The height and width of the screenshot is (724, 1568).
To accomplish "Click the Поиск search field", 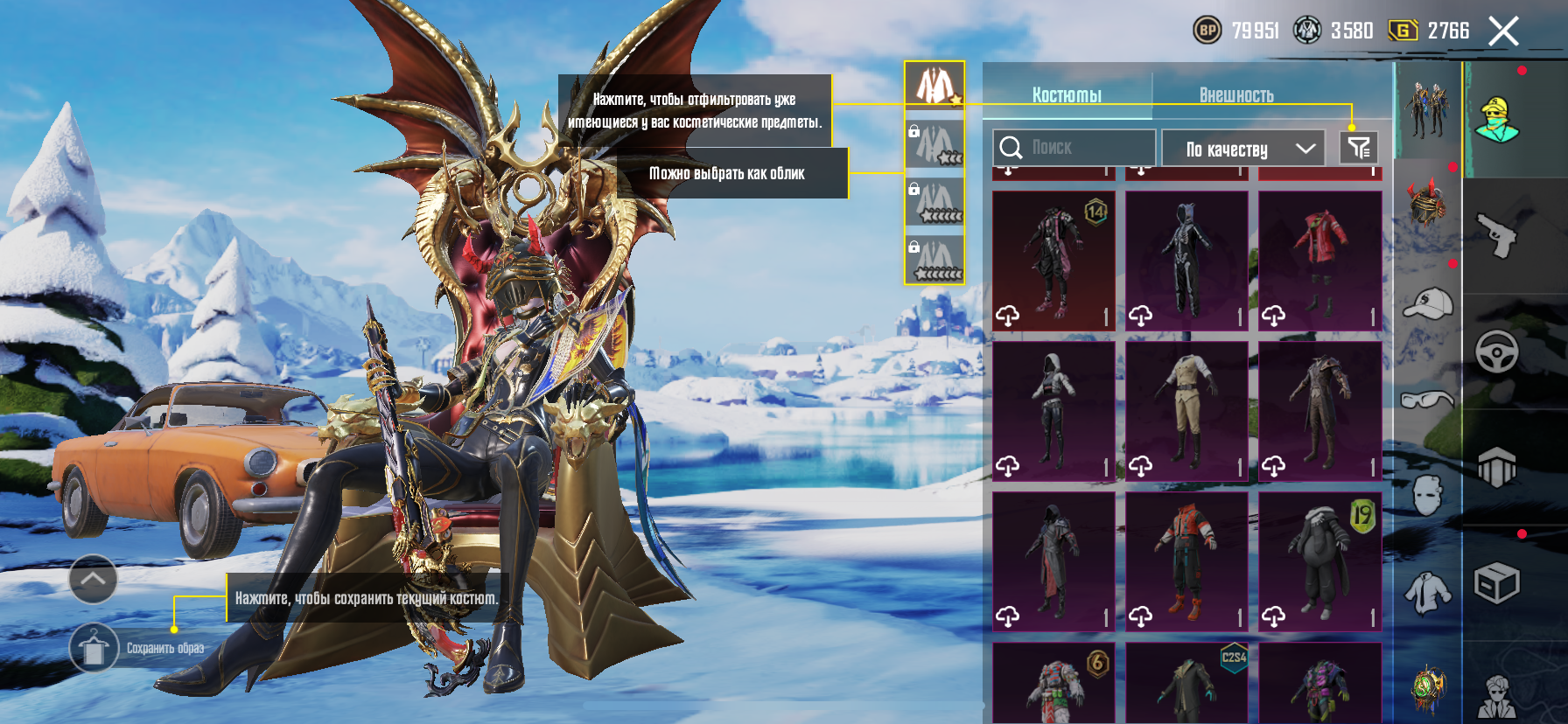I will pyautogui.click(x=1074, y=148).
